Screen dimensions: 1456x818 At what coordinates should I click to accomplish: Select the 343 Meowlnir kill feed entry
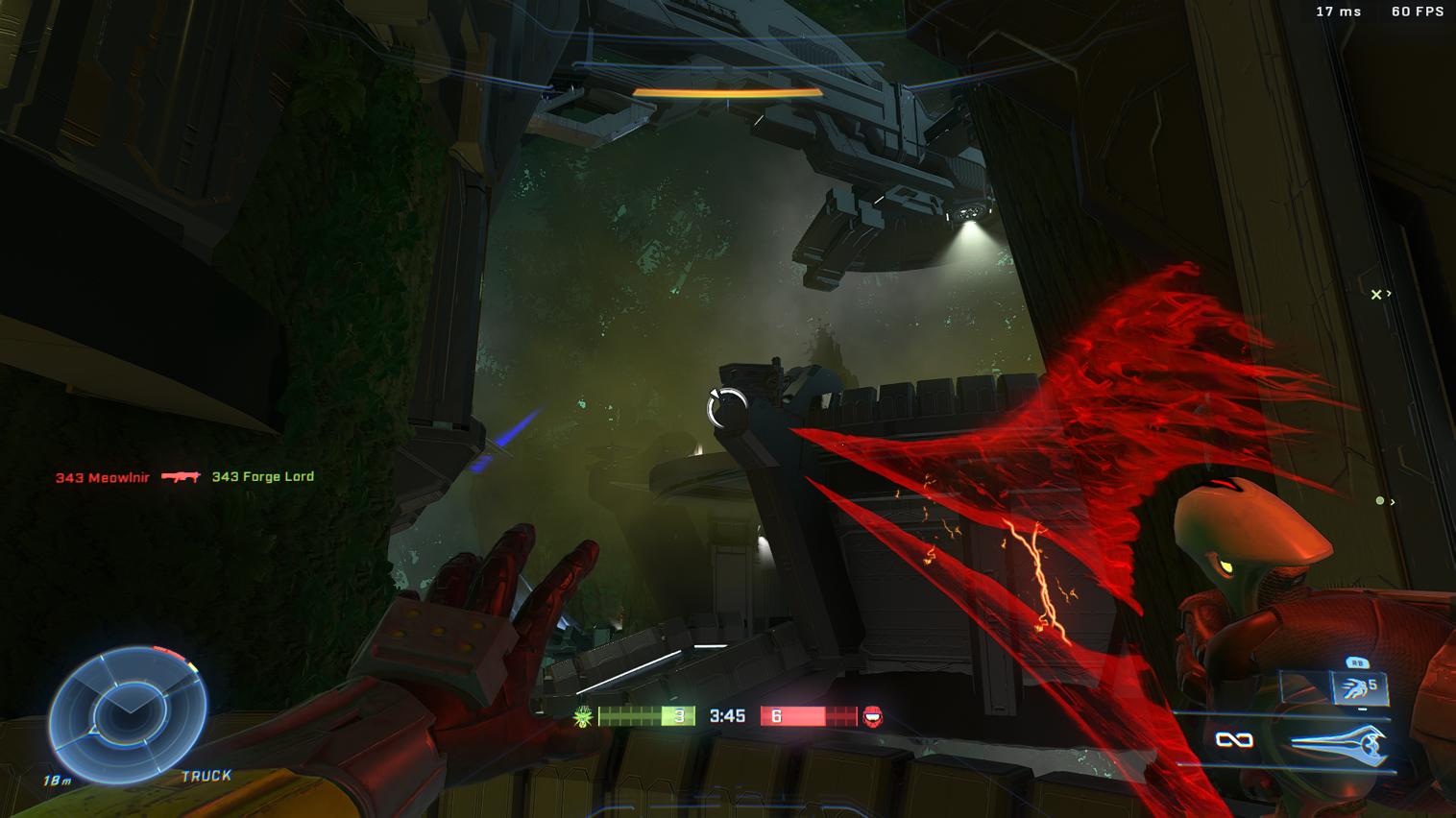103,477
